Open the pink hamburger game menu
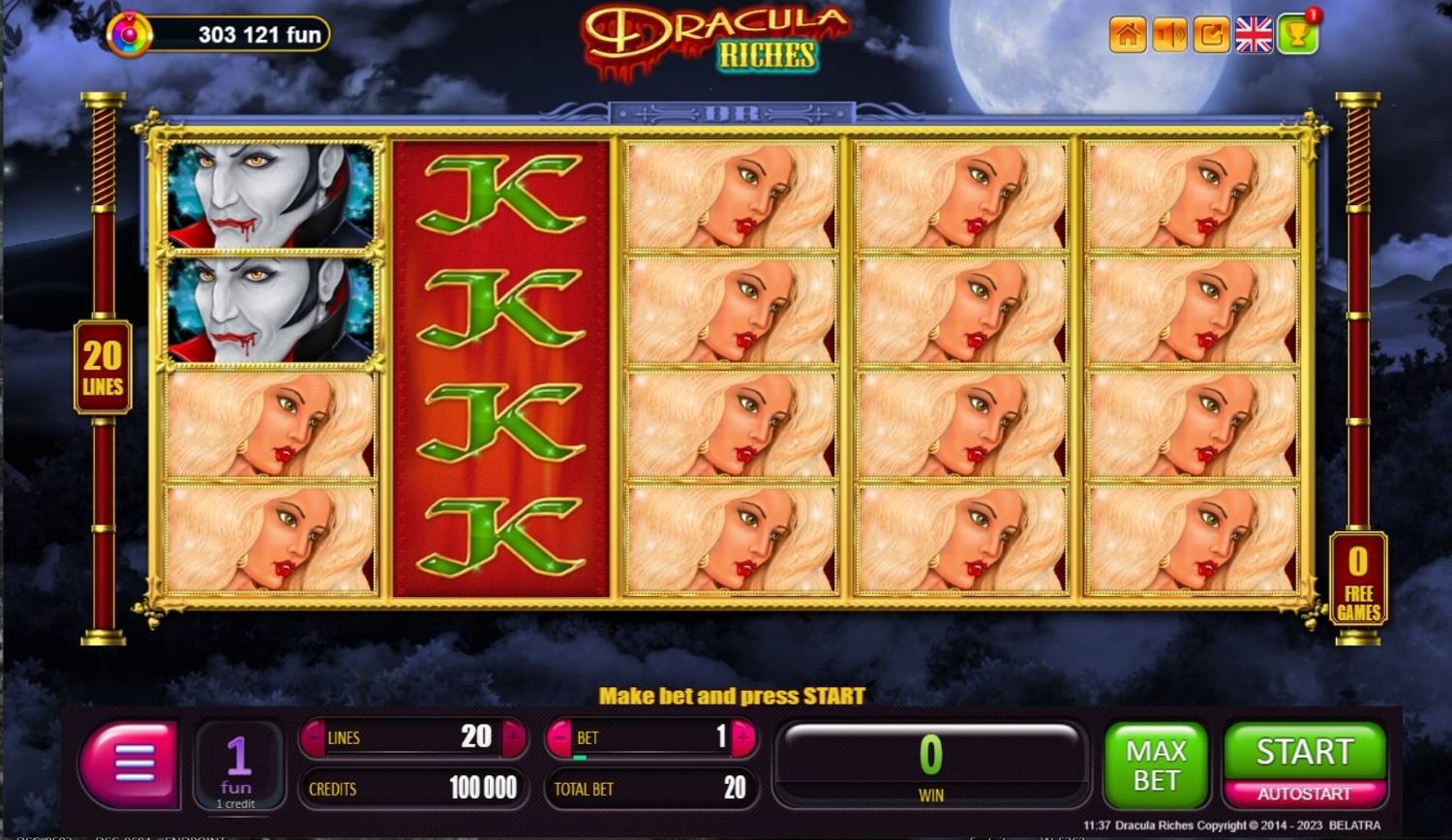 click(130, 765)
